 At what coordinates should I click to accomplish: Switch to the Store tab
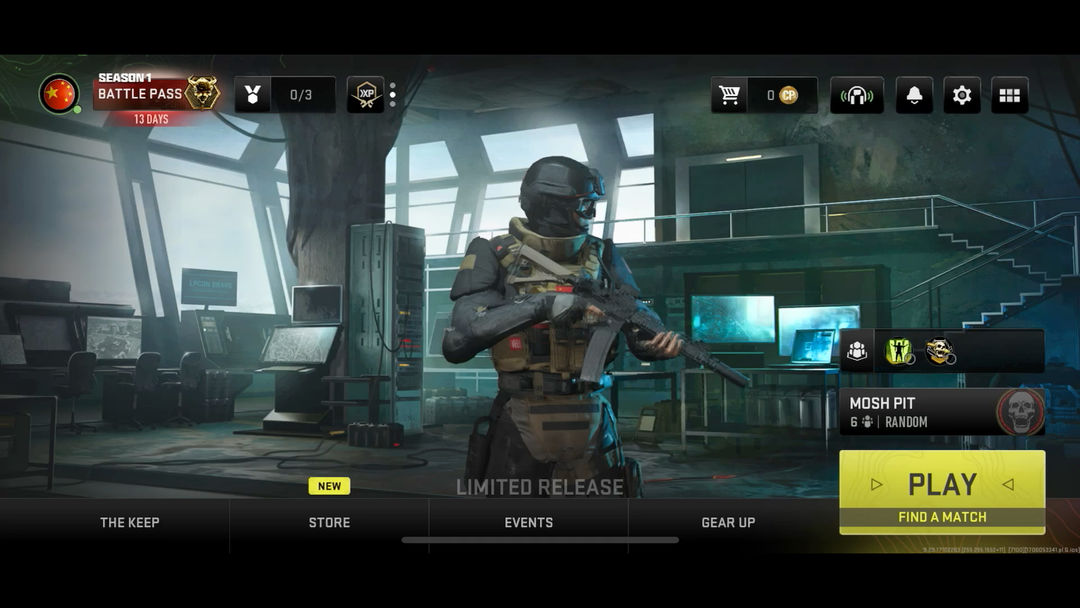point(329,522)
